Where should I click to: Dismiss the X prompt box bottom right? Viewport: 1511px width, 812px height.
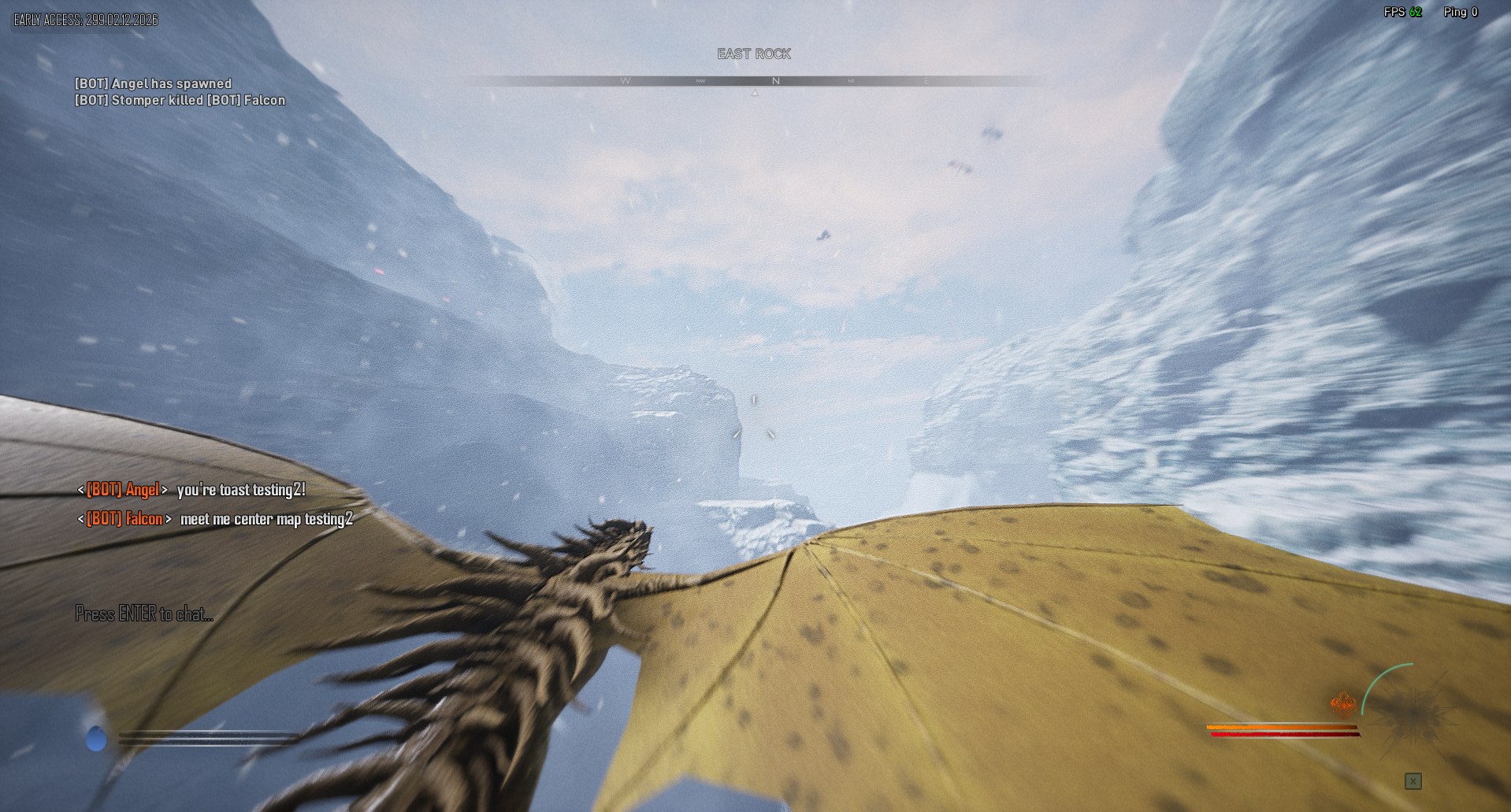tap(1413, 780)
